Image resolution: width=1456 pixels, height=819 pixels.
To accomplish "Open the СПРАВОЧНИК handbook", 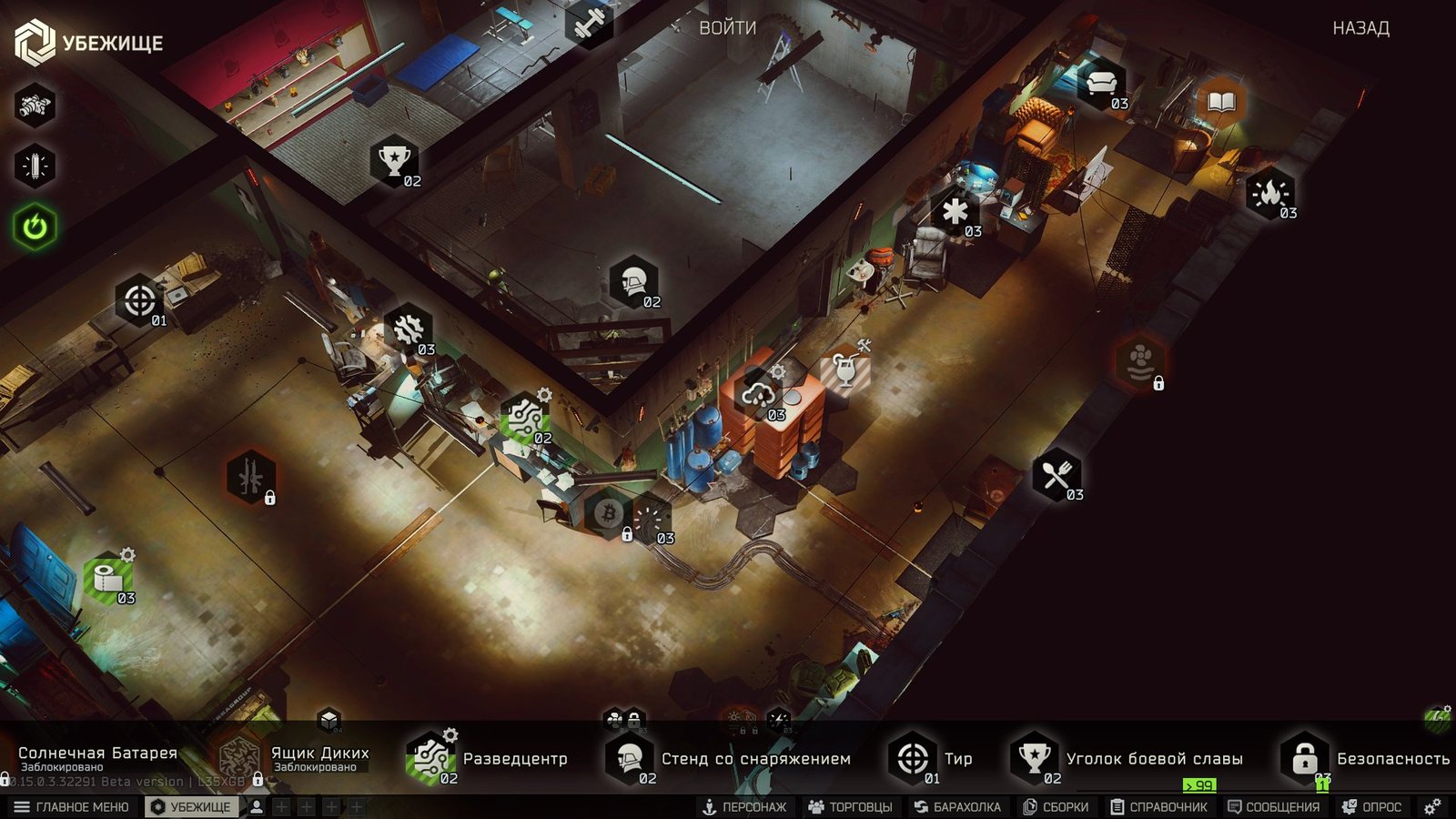I will click(1158, 807).
